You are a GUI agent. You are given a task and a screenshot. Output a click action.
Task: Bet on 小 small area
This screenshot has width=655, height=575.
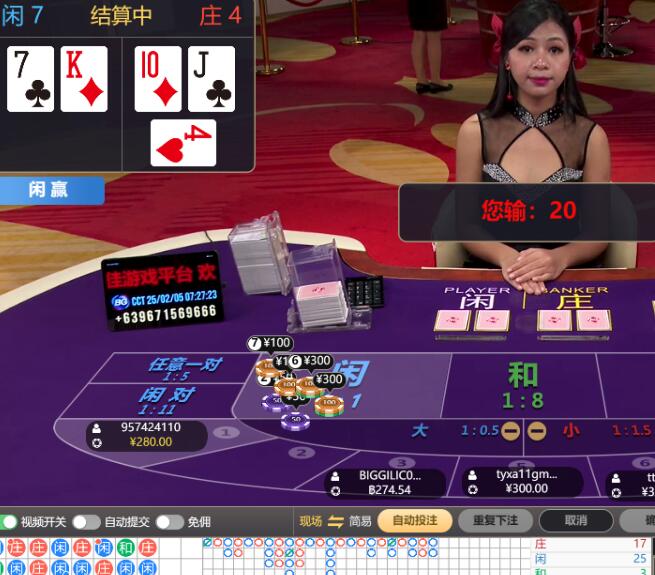coord(569,431)
